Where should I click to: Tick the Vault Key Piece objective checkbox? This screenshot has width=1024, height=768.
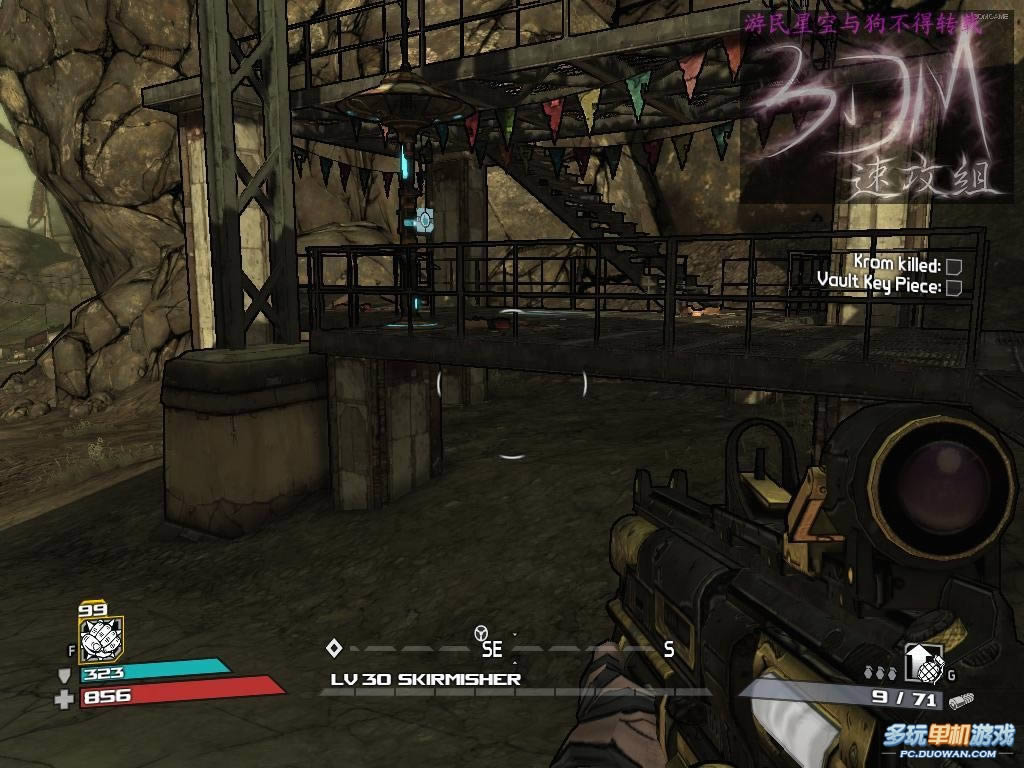tap(953, 287)
